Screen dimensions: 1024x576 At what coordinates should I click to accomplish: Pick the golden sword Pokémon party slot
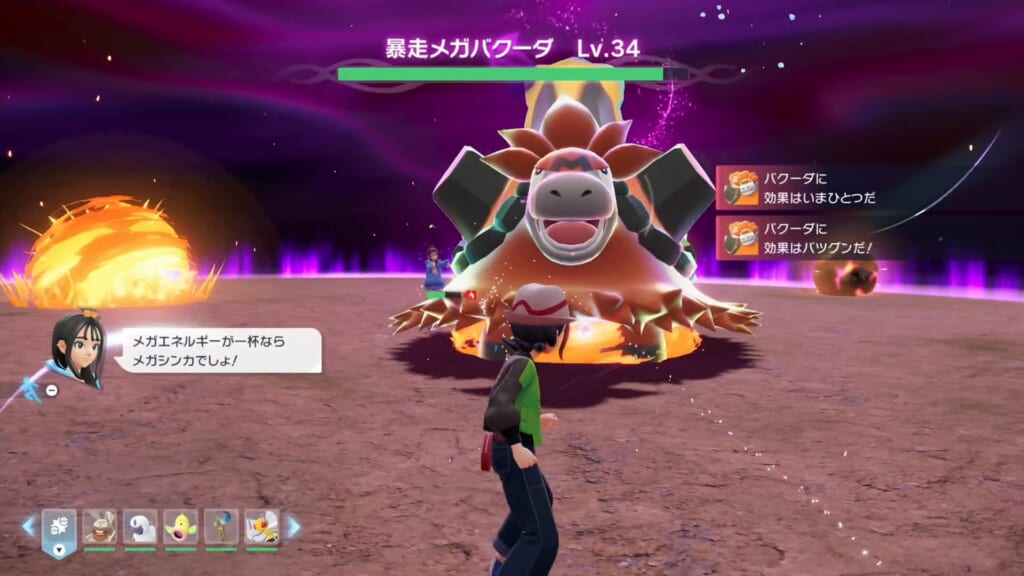coord(221,526)
